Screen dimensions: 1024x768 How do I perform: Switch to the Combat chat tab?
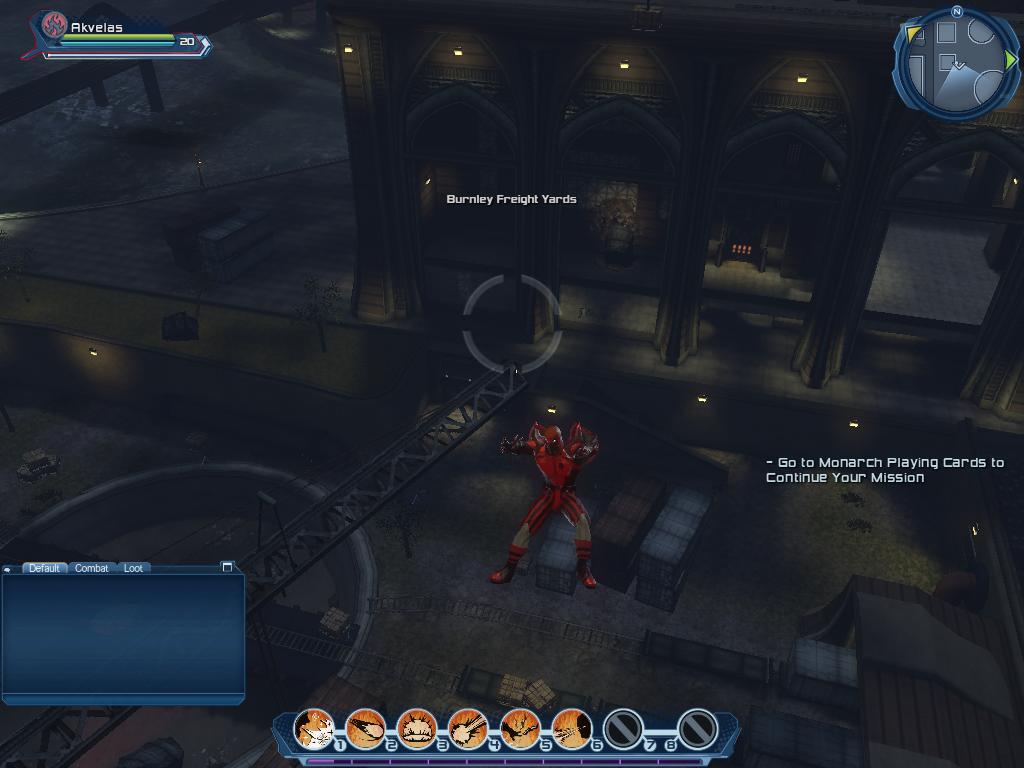[91, 568]
